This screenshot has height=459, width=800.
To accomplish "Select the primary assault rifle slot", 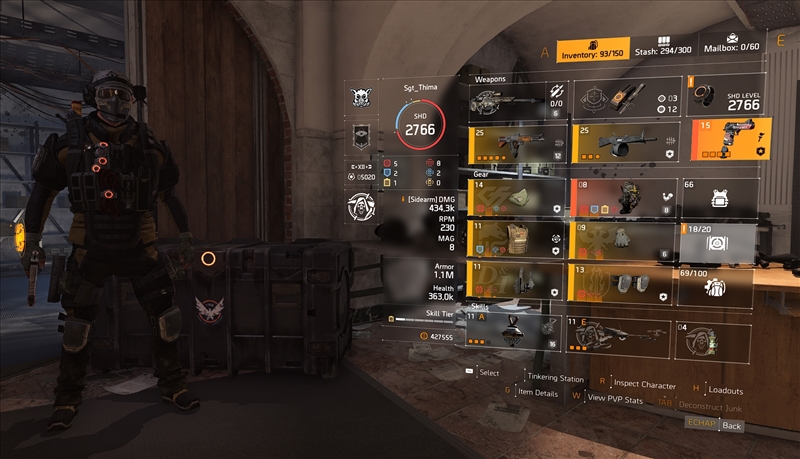I will click(x=518, y=142).
